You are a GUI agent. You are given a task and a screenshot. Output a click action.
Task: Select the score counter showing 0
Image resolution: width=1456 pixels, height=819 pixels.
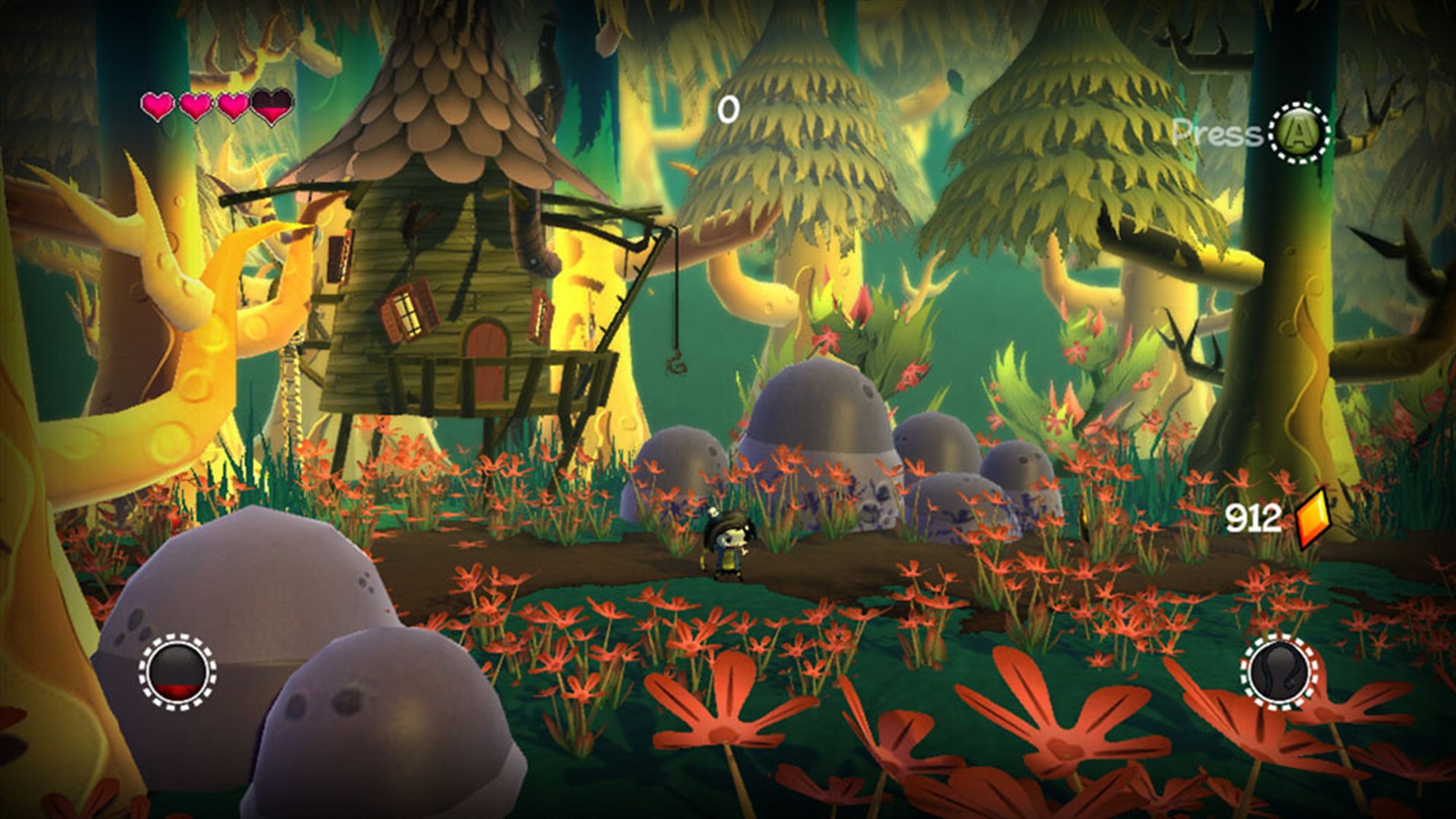pyautogui.click(x=728, y=108)
